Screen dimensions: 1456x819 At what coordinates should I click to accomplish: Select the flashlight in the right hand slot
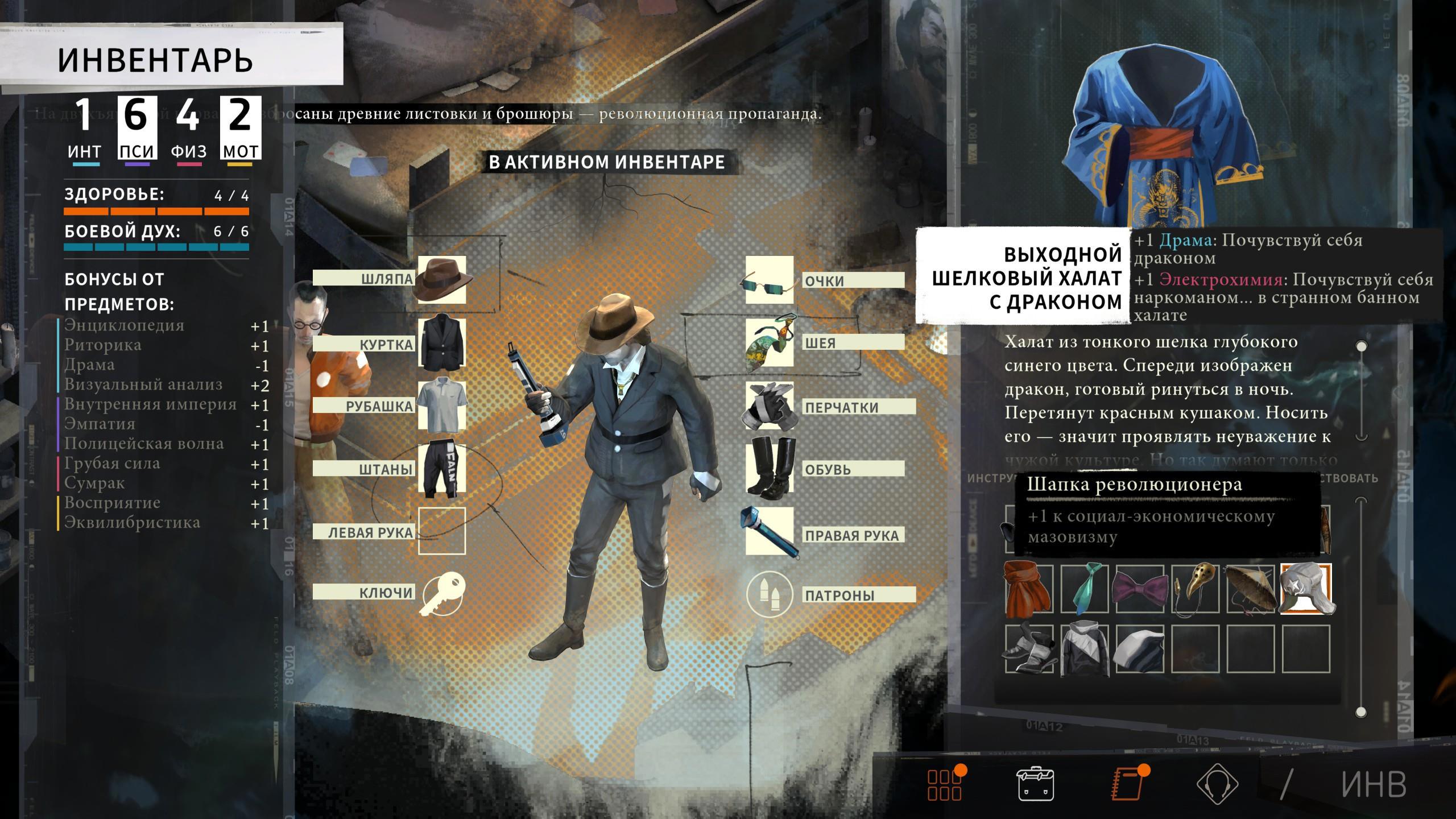click(x=770, y=532)
